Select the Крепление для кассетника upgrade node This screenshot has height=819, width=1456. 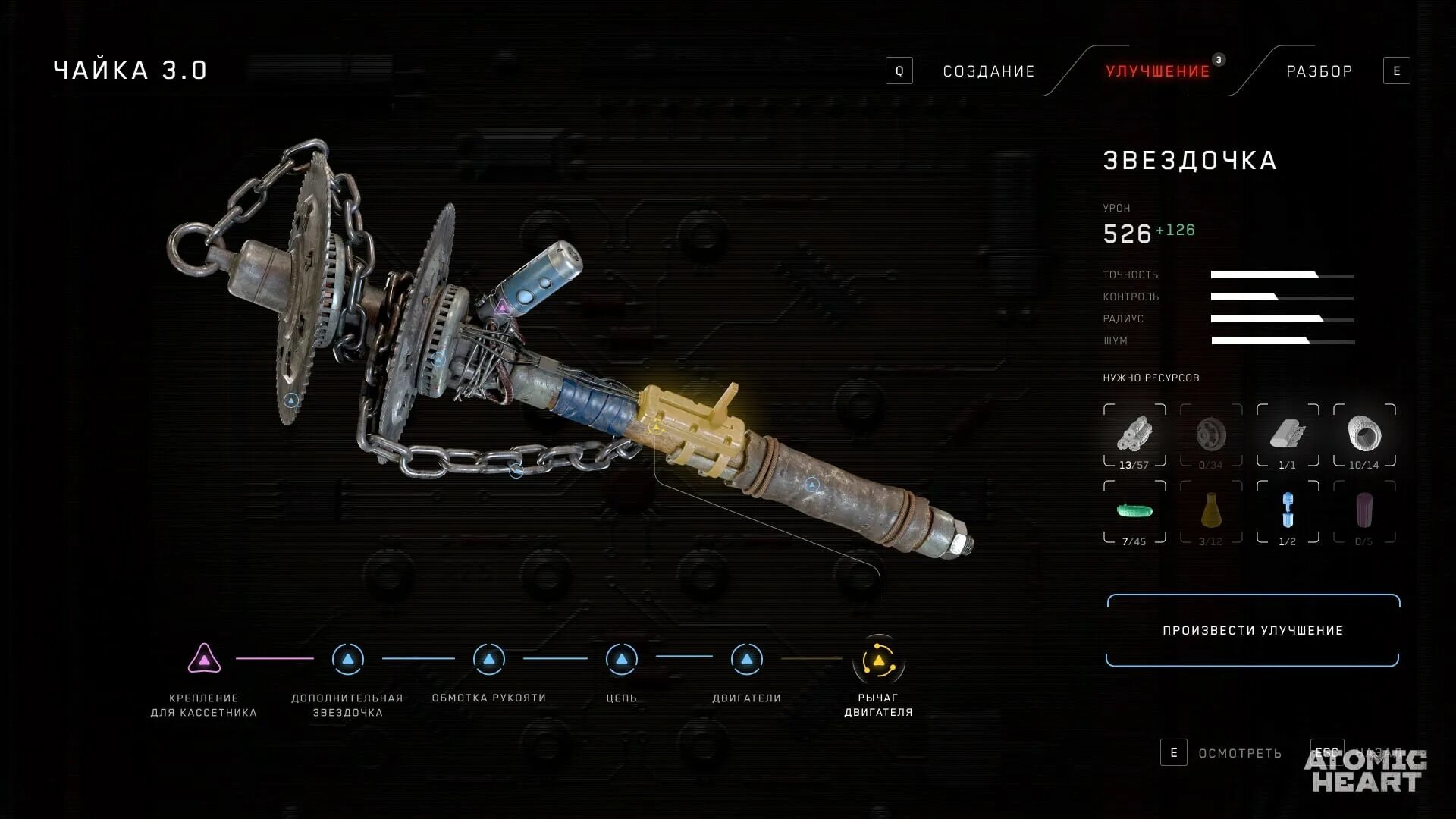pos(204,659)
